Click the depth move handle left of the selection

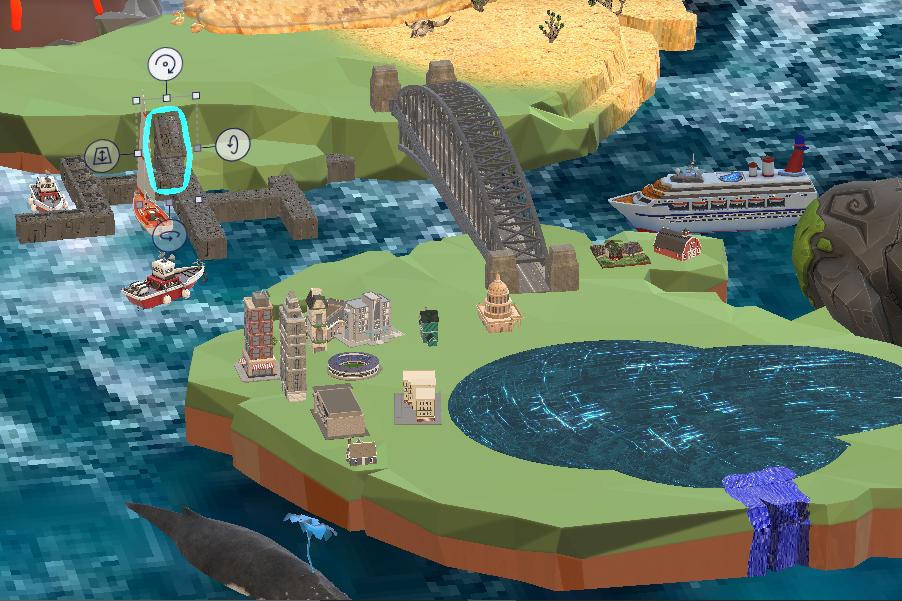[102, 155]
